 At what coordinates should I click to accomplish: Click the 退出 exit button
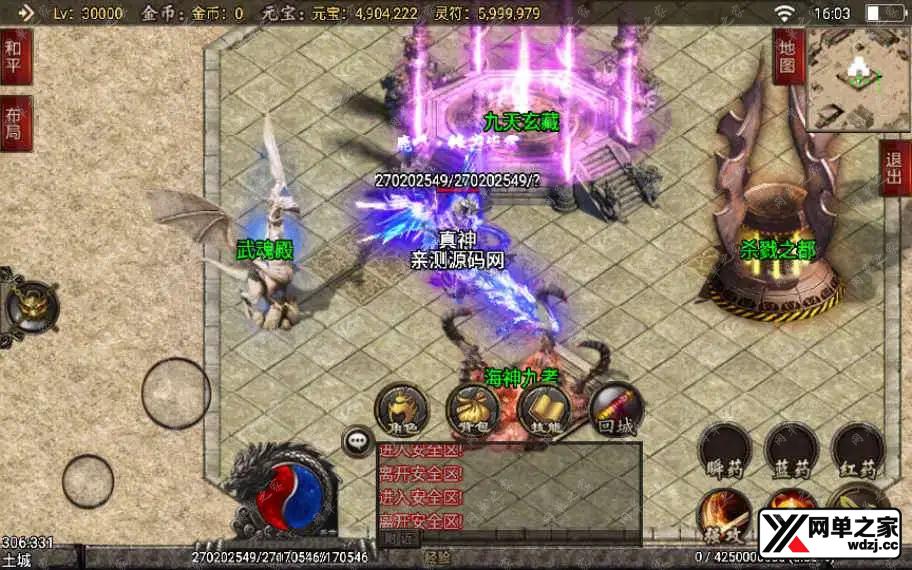point(894,168)
